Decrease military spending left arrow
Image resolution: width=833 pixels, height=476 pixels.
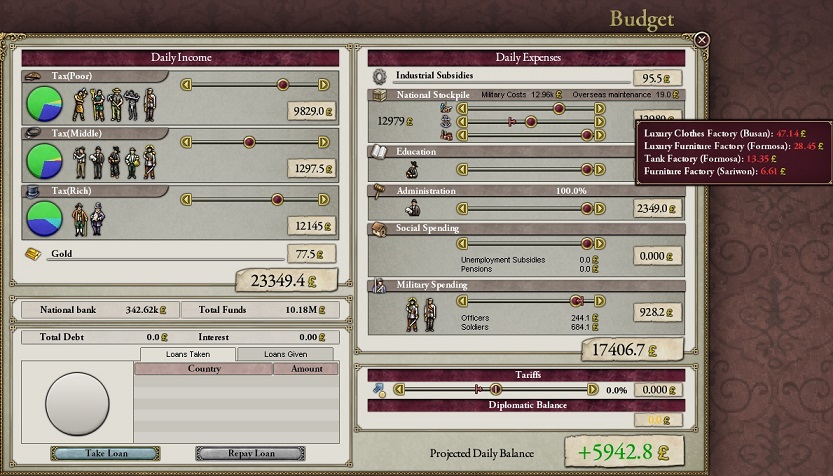tap(463, 300)
